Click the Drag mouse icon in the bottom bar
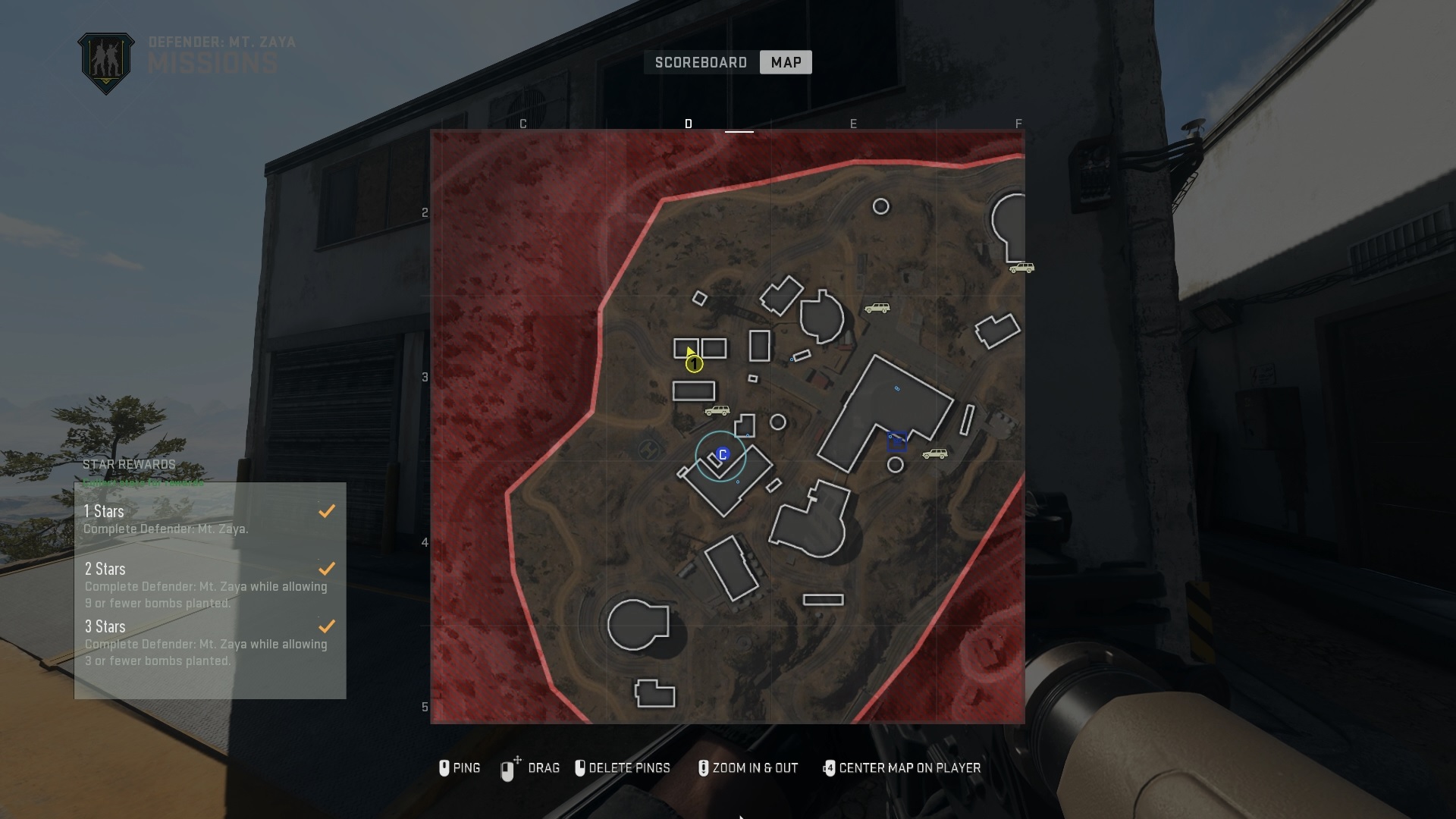1456x819 pixels. coord(507,768)
